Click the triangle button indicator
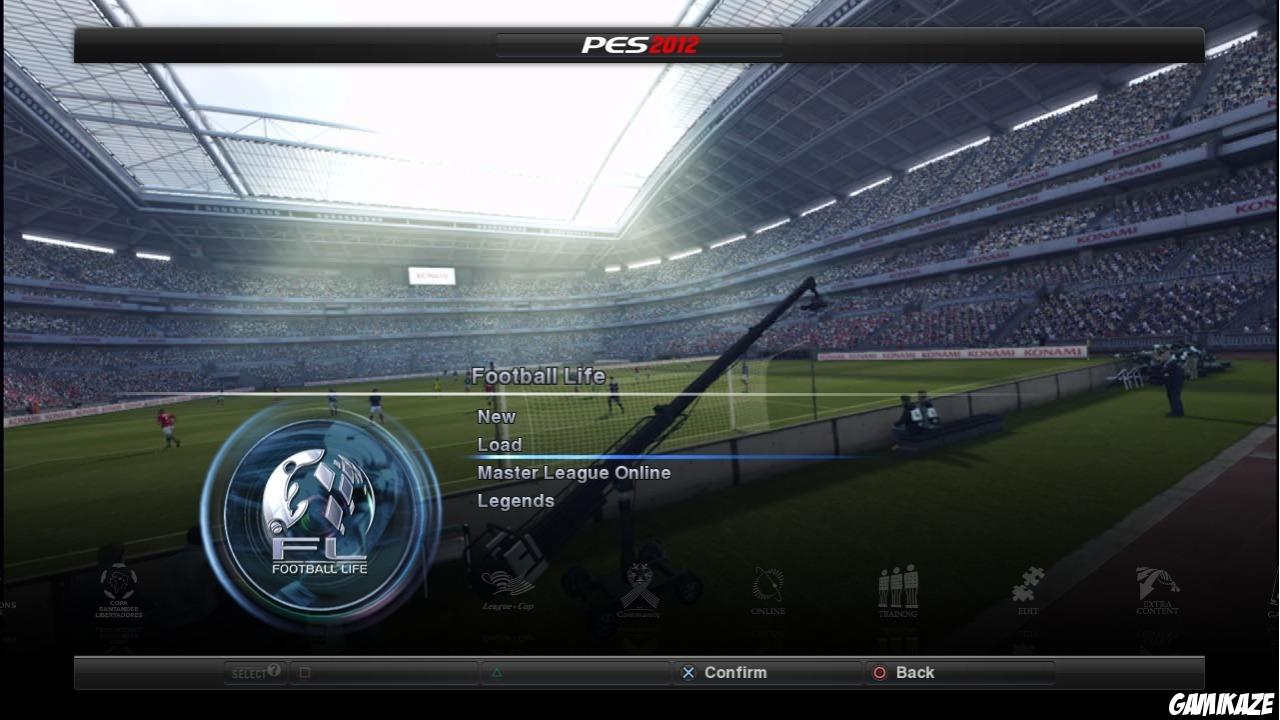1280x720 pixels. (497, 672)
